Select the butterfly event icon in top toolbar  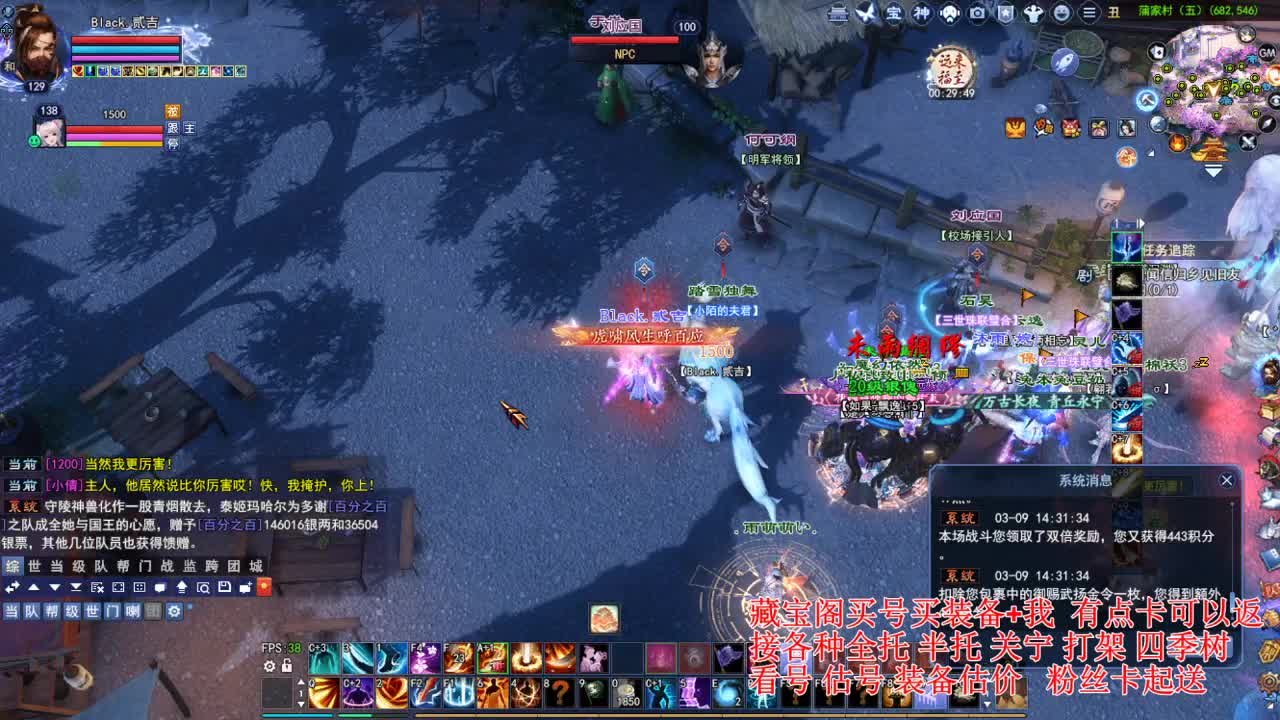point(866,13)
